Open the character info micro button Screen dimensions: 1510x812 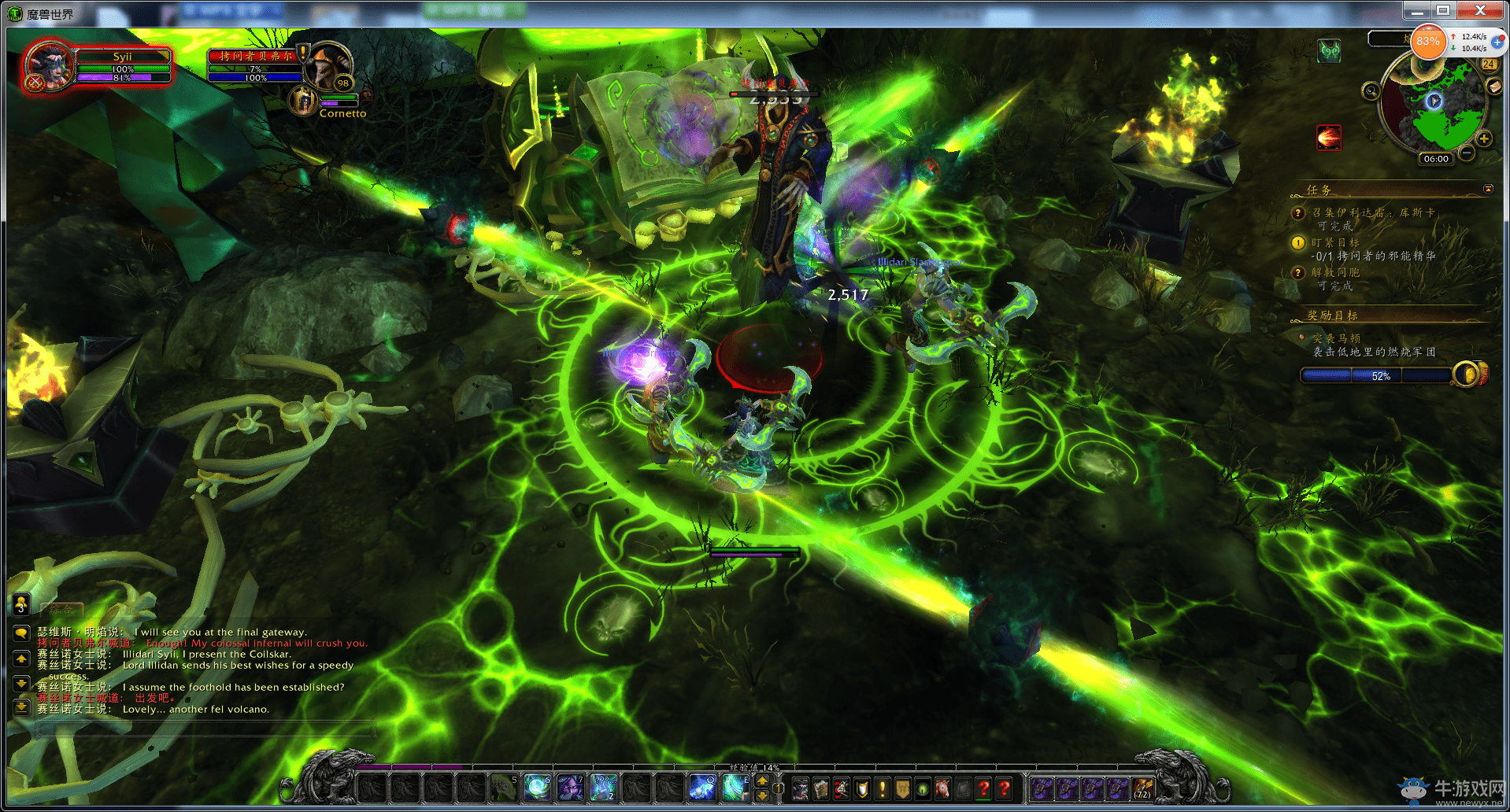(x=800, y=788)
